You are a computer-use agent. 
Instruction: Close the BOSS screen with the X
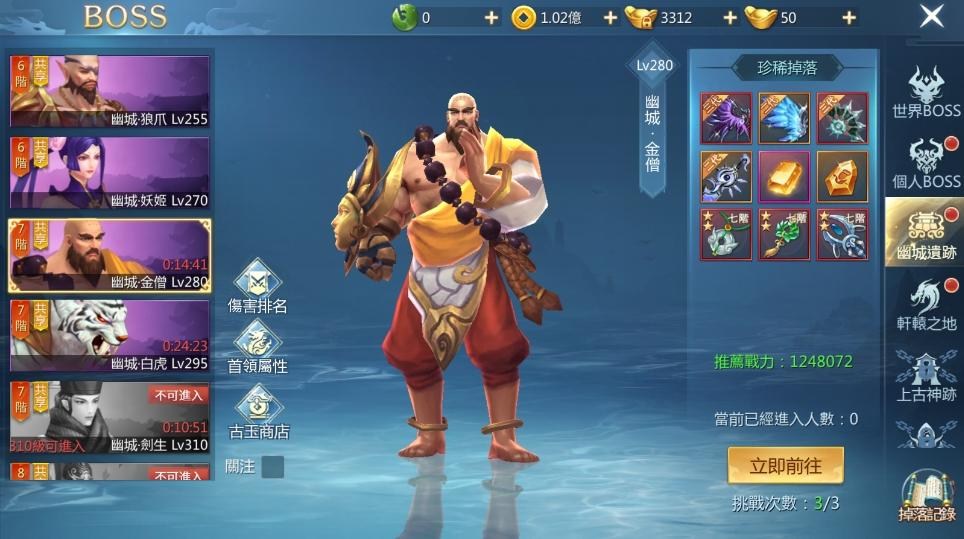coord(931,17)
